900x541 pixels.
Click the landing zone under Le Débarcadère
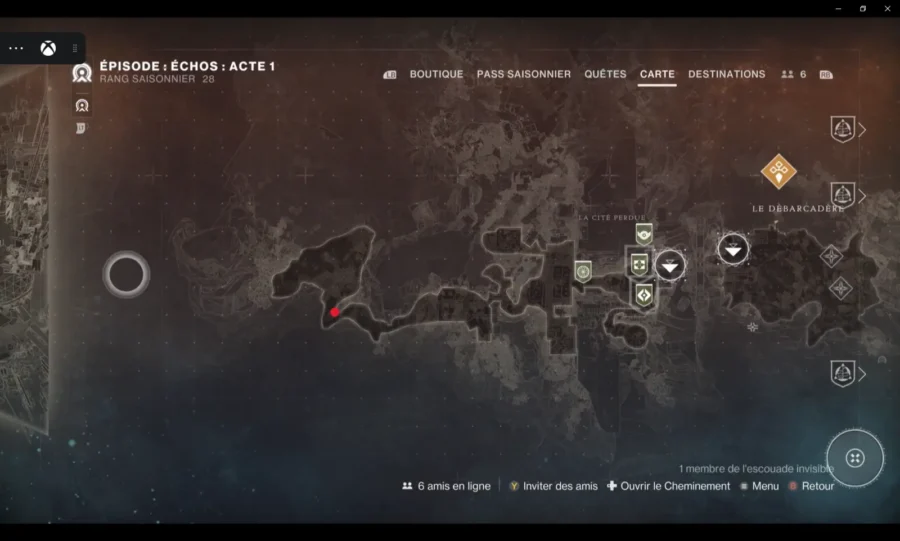pos(733,248)
